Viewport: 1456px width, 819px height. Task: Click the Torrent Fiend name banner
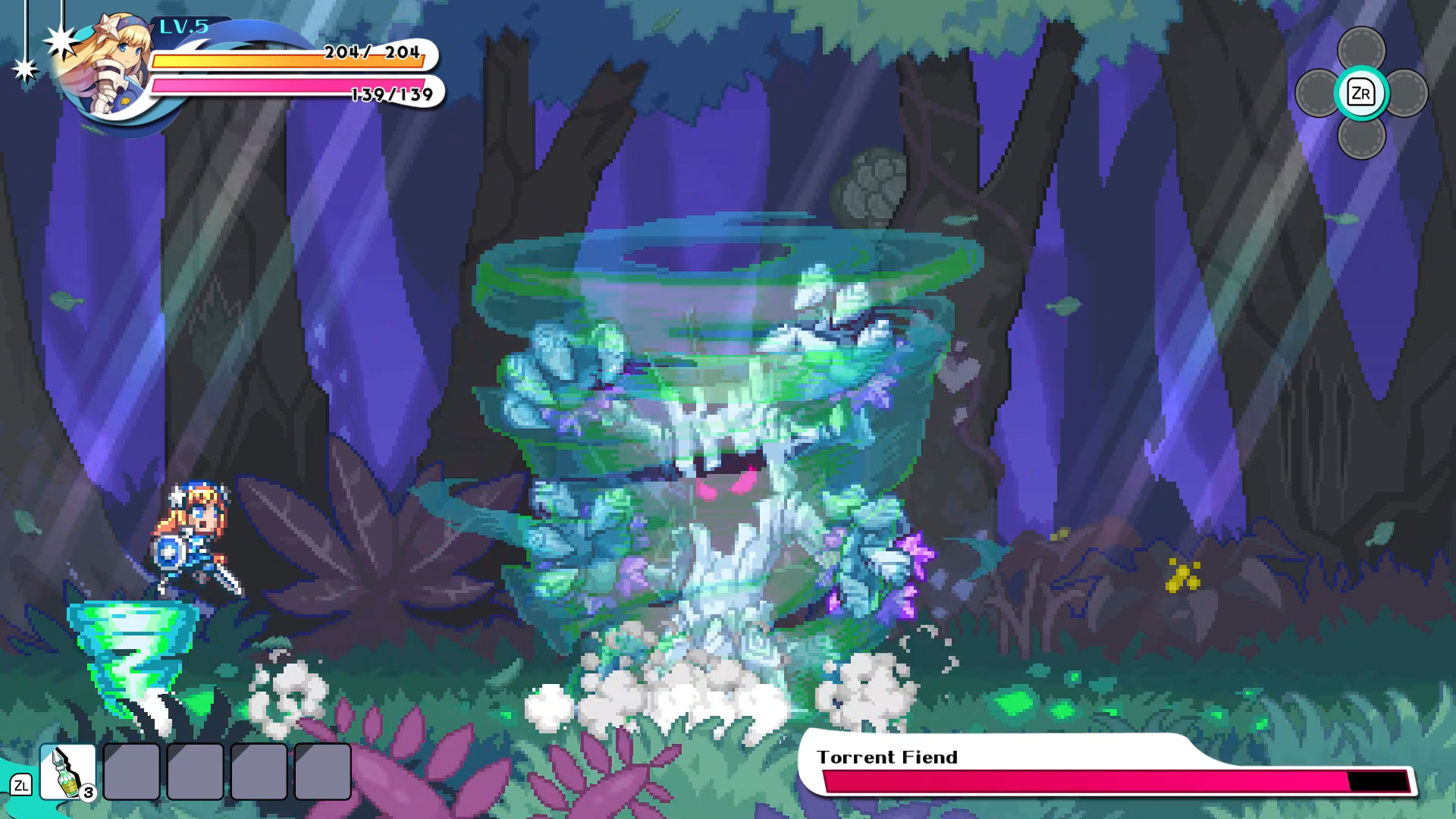(x=887, y=756)
